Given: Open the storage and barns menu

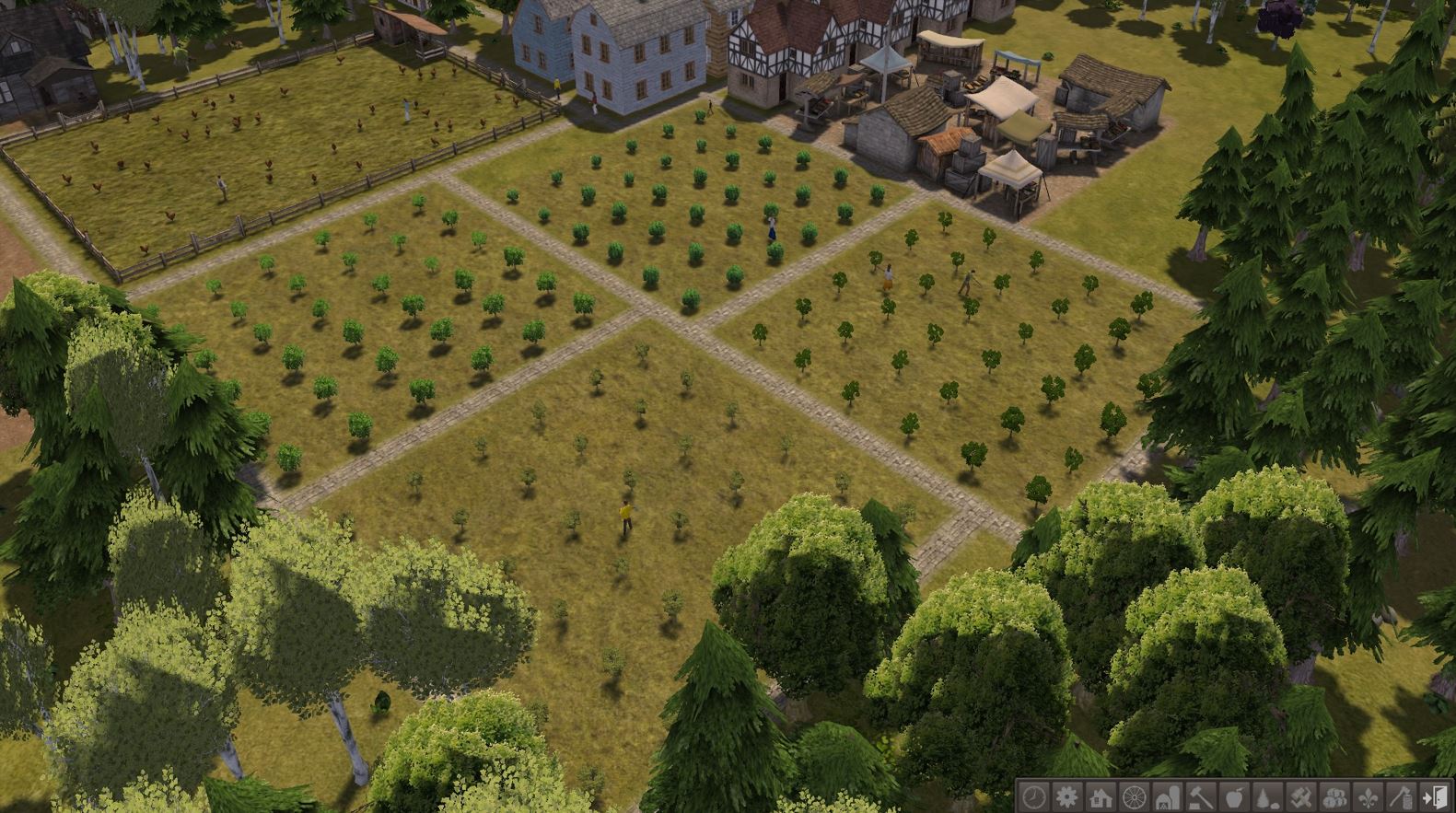Looking at the screenshot, I should 1166,797.
